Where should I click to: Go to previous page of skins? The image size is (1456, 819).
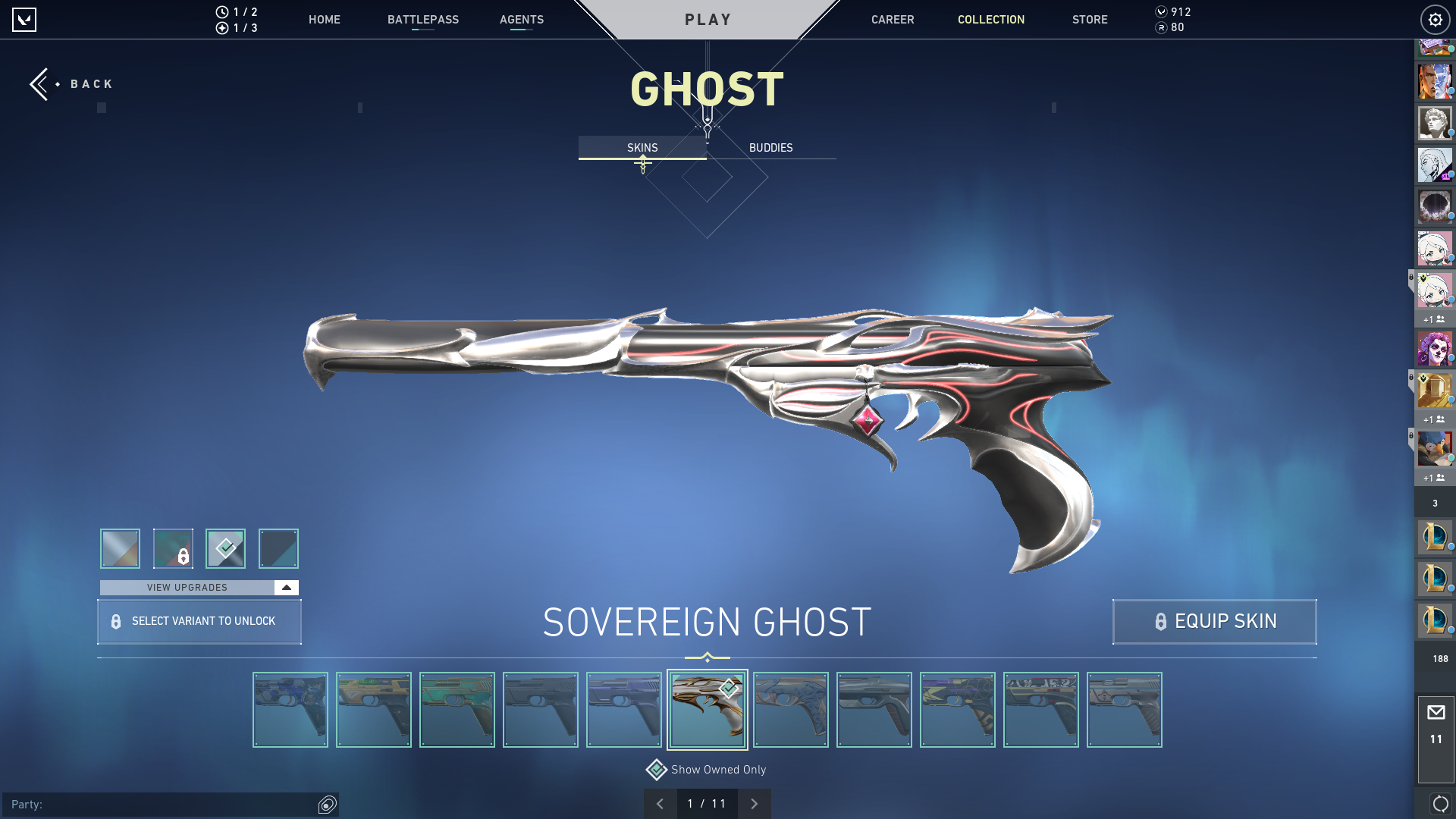tap(661, 803)
